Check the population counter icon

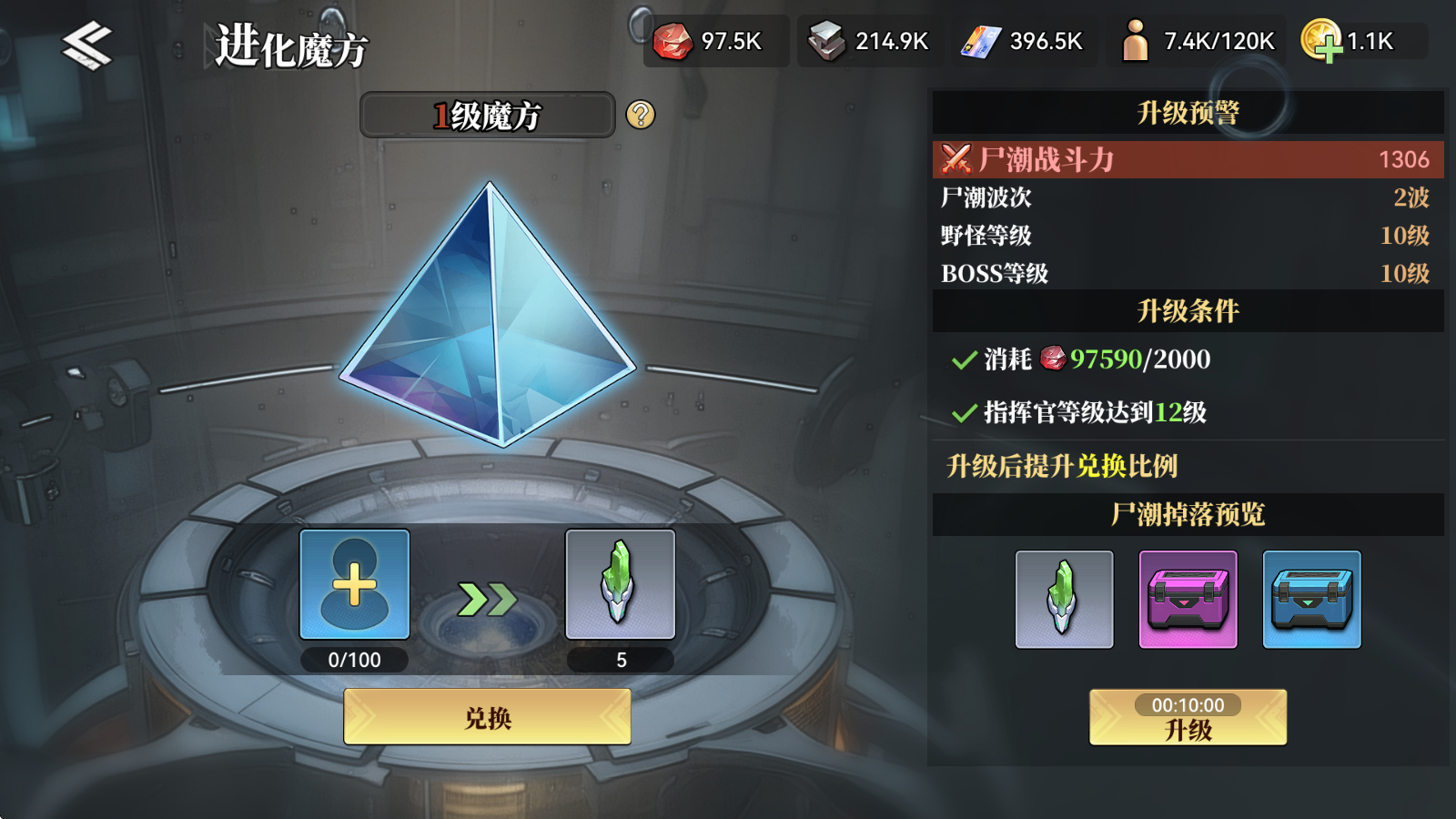pos(1136,41)
